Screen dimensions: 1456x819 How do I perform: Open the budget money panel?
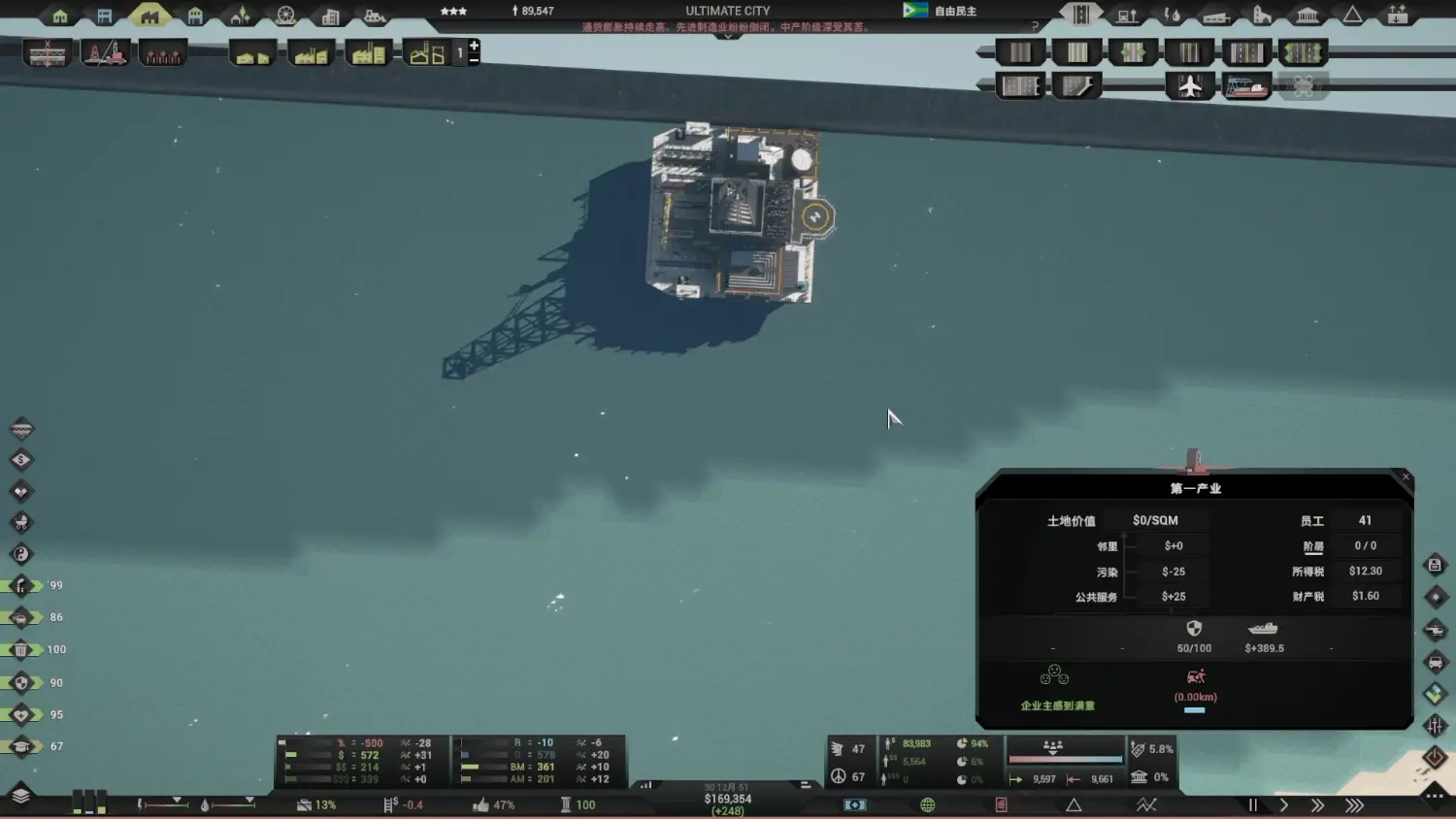tap(854, 804)
